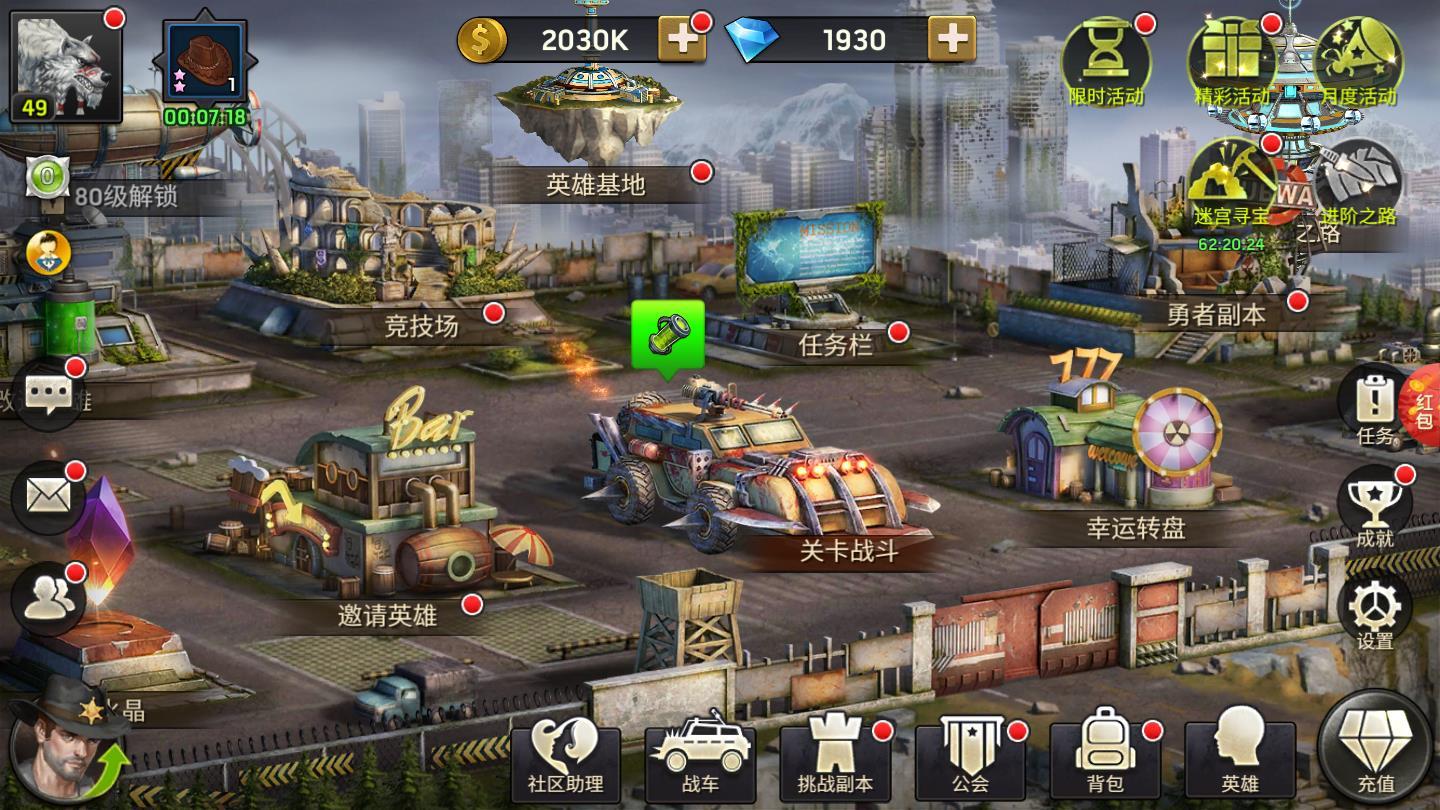This screenshot has width=1440, height=810.
Task: Open the 英雄 heroes menu
Action: pos(1239,759)
